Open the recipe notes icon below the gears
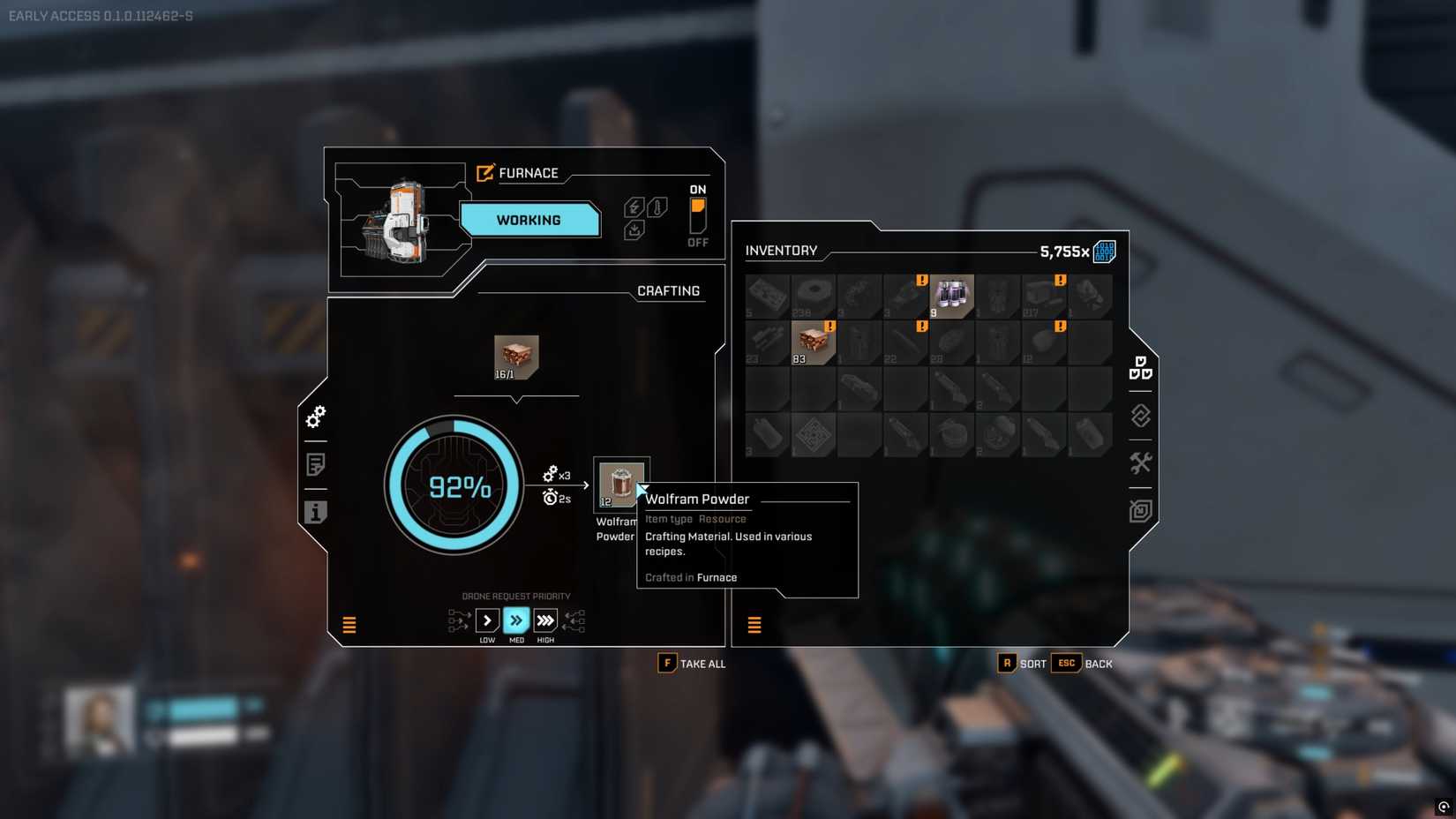1456x819 pixels. pos(315,464)
